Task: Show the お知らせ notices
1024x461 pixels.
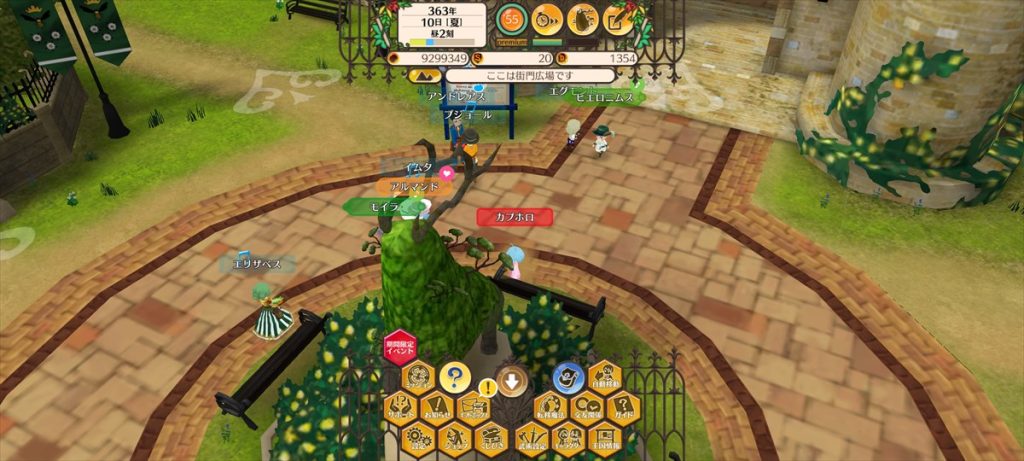Action: pyautogui.click(x=437, y=407)
